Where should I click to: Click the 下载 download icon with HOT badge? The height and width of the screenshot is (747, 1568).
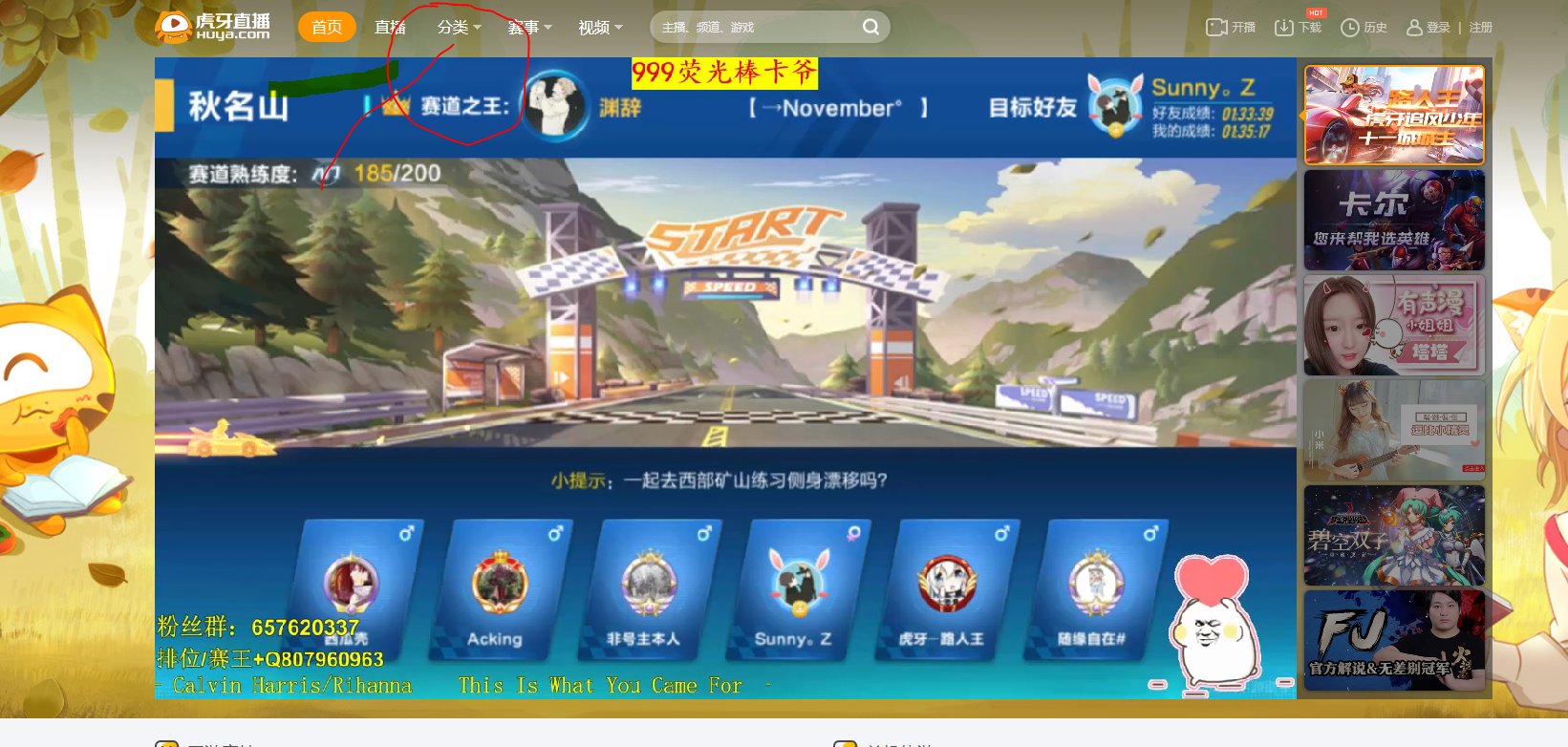1286,29
